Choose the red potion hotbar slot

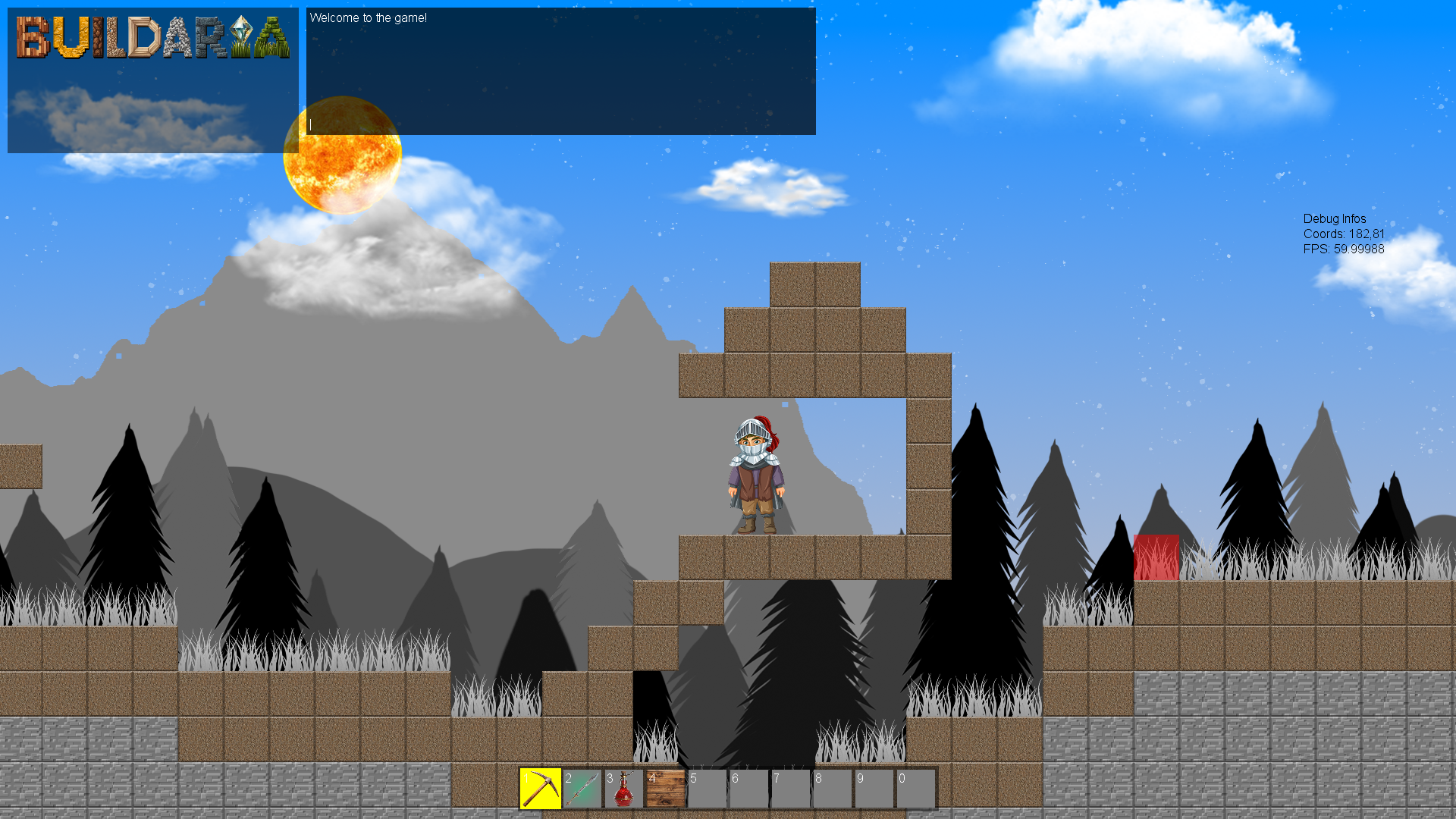coord(624,789)
